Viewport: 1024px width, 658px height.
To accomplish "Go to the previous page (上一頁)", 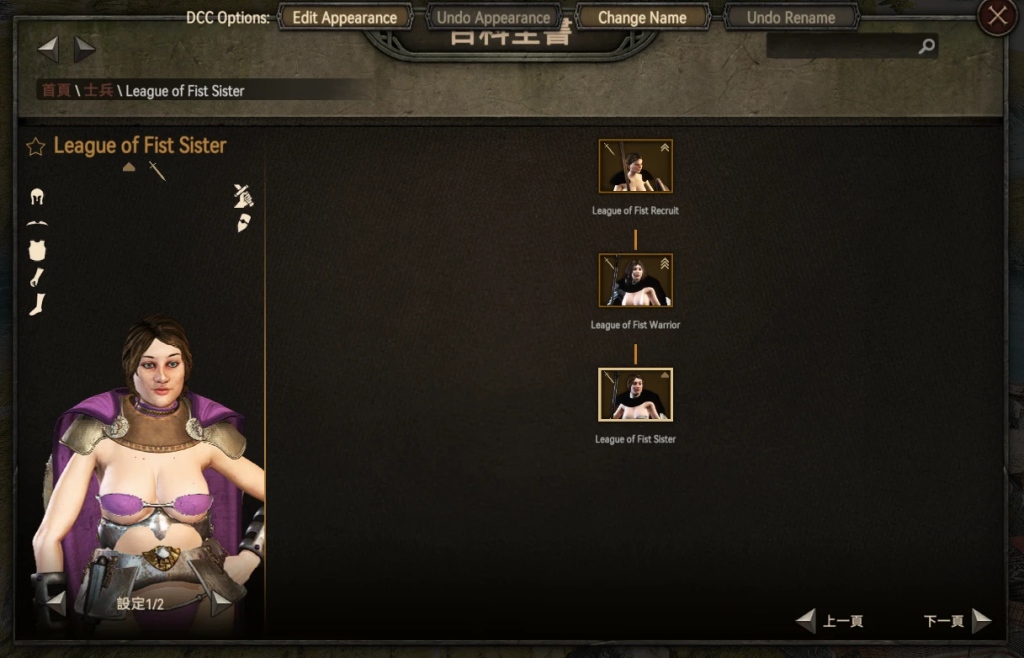I will [830, 621].
